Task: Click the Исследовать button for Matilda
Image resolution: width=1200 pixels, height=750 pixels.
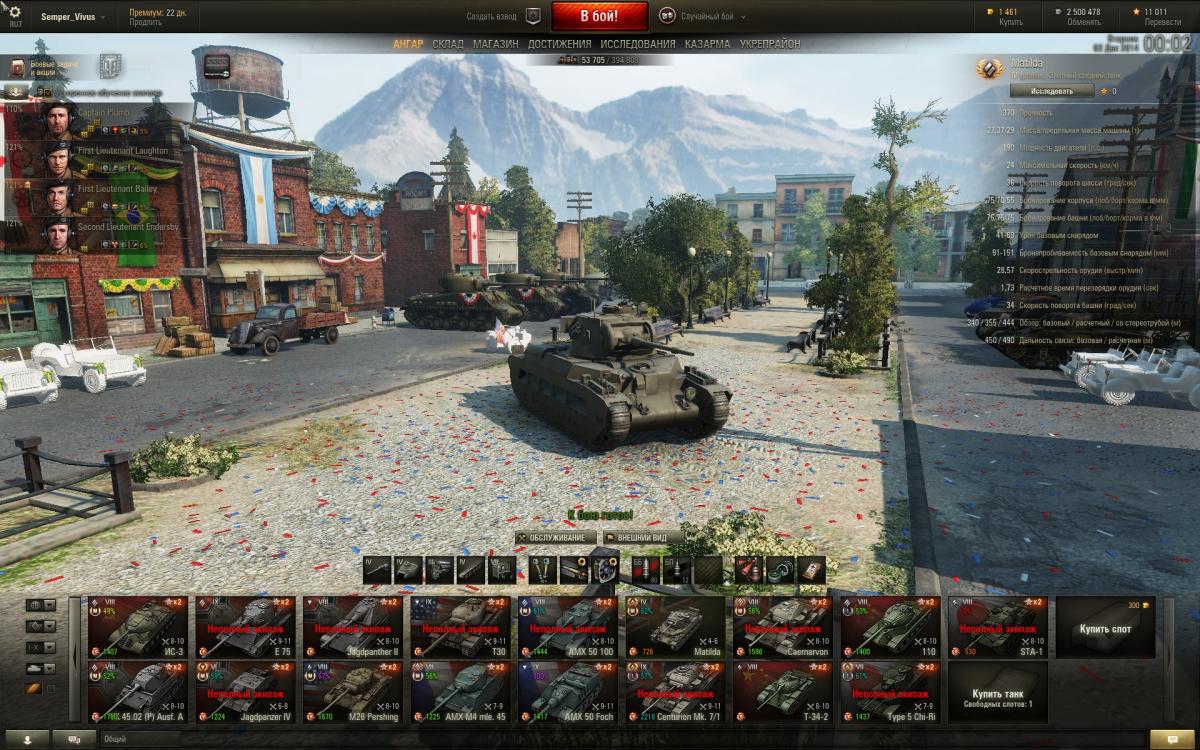Action: (1048, 91)
